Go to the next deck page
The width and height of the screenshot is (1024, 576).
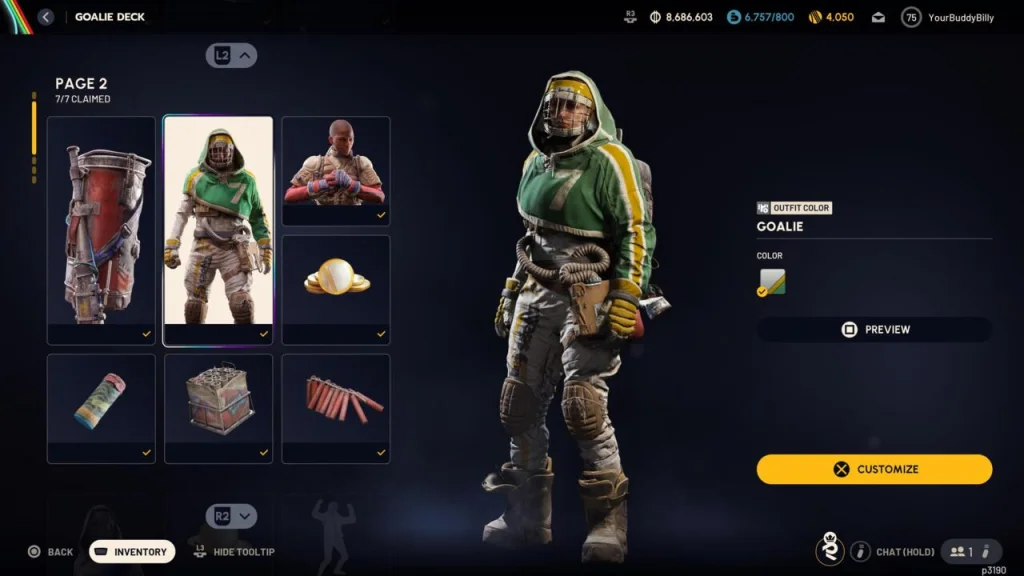pos(232,516)
